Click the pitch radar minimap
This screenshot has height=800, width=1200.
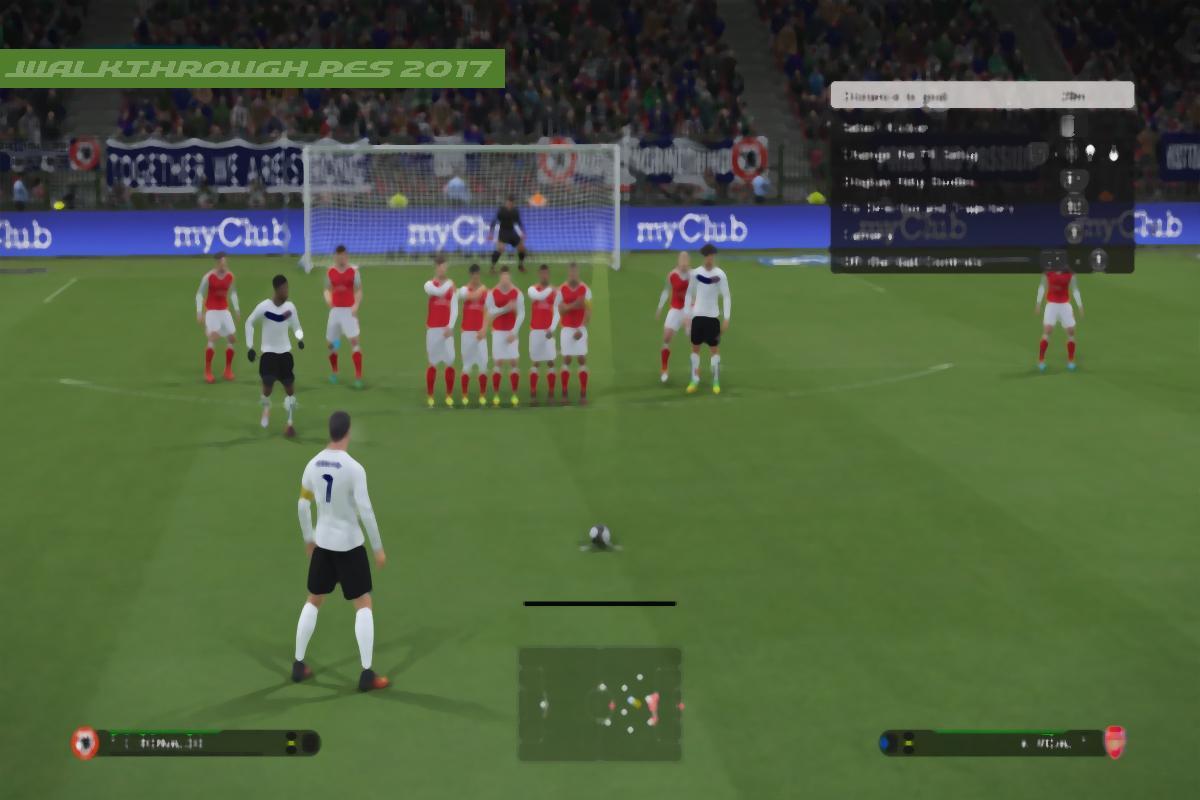(x=600, y=703)
